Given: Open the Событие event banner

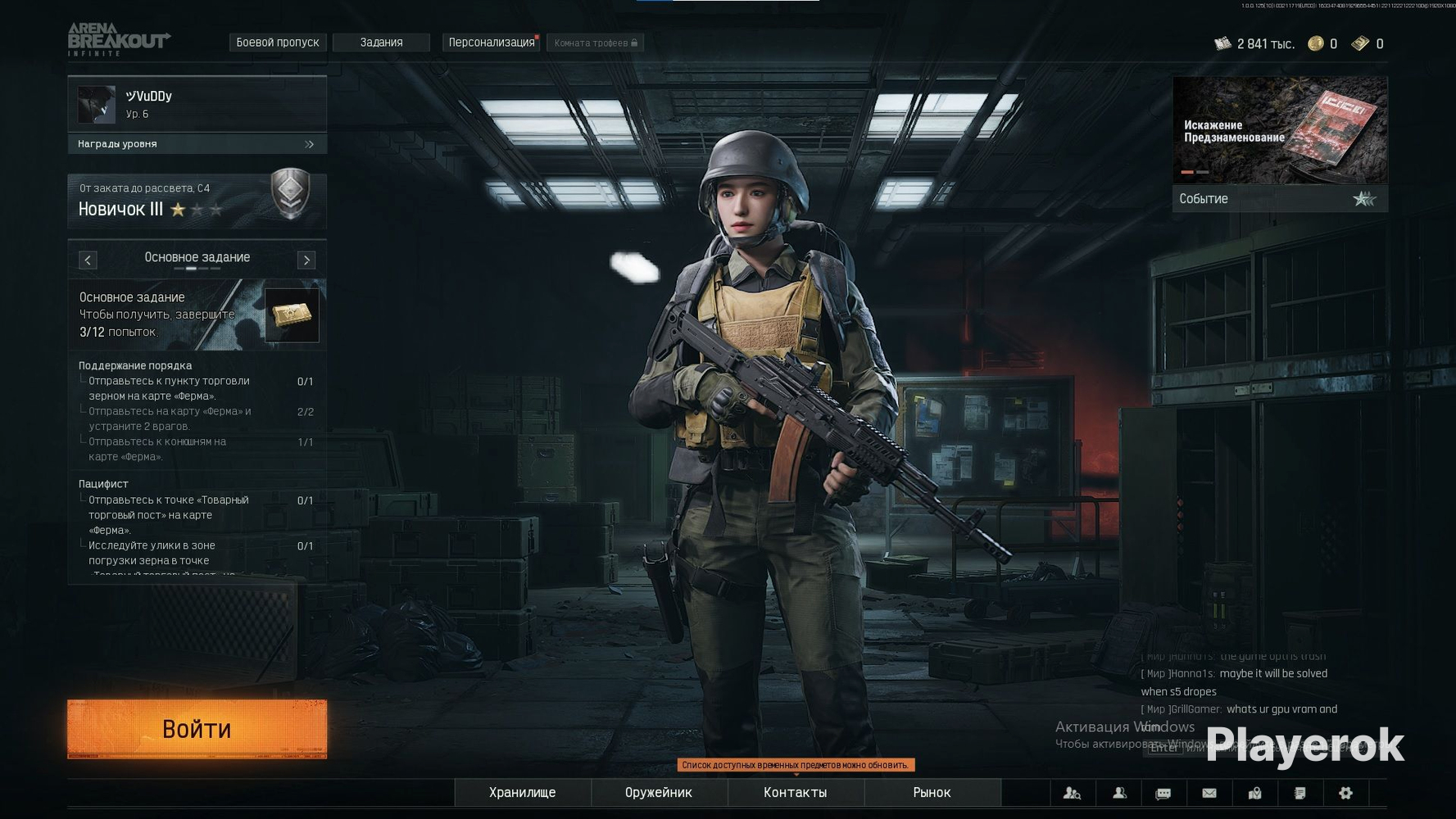Looking at the screenshot, I should coord(1280,144).
